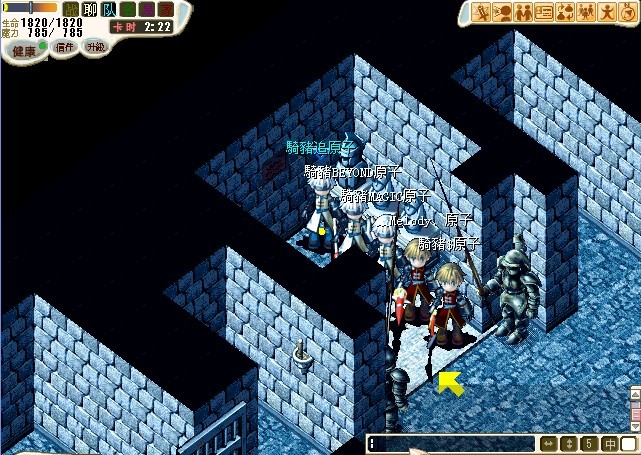This screenshot has width=641, height=455.
Task: Click the 升級 level-up button
Action: coord(96,47)
